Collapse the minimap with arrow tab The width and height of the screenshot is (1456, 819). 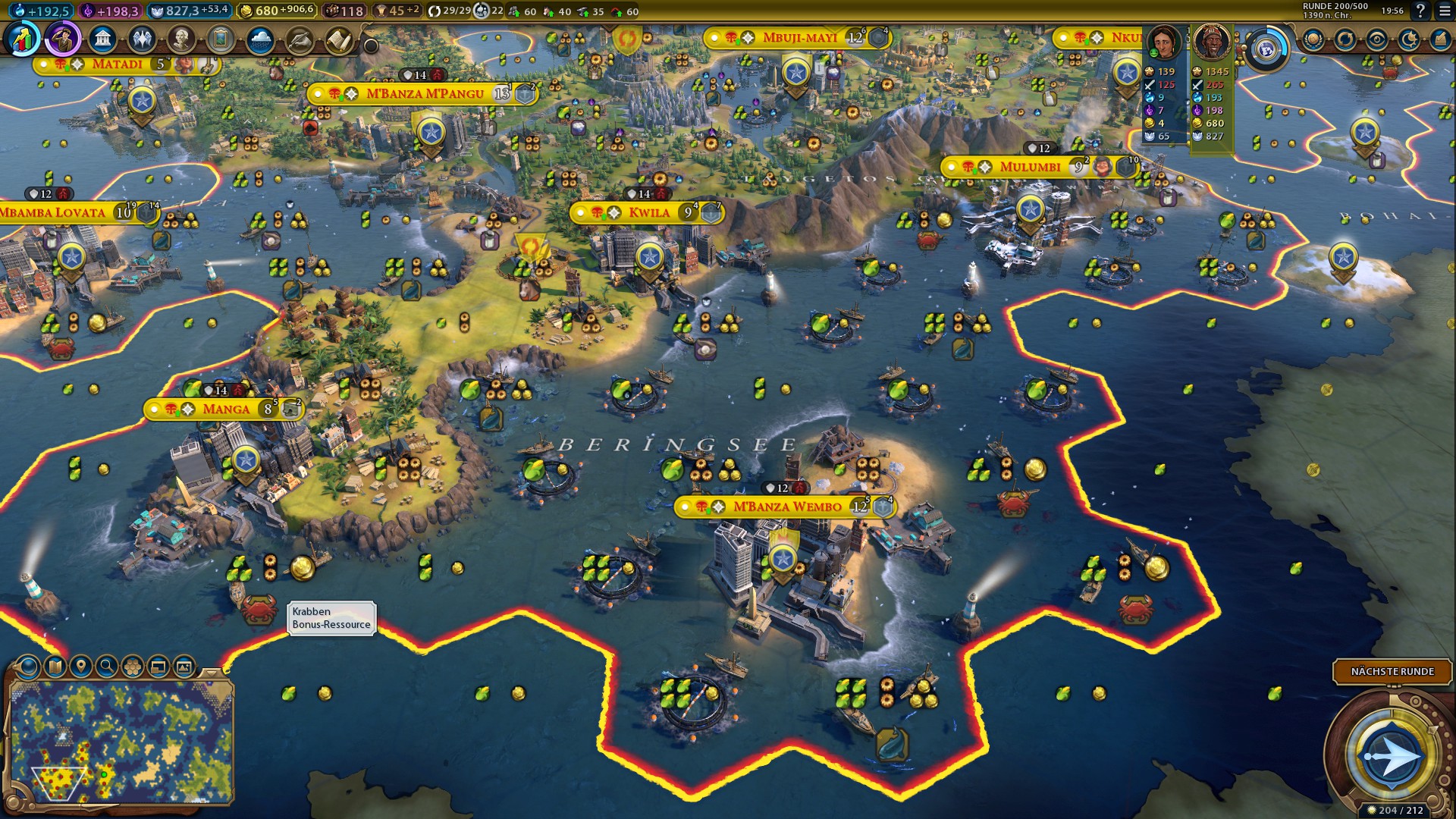[x=212, y=672]
